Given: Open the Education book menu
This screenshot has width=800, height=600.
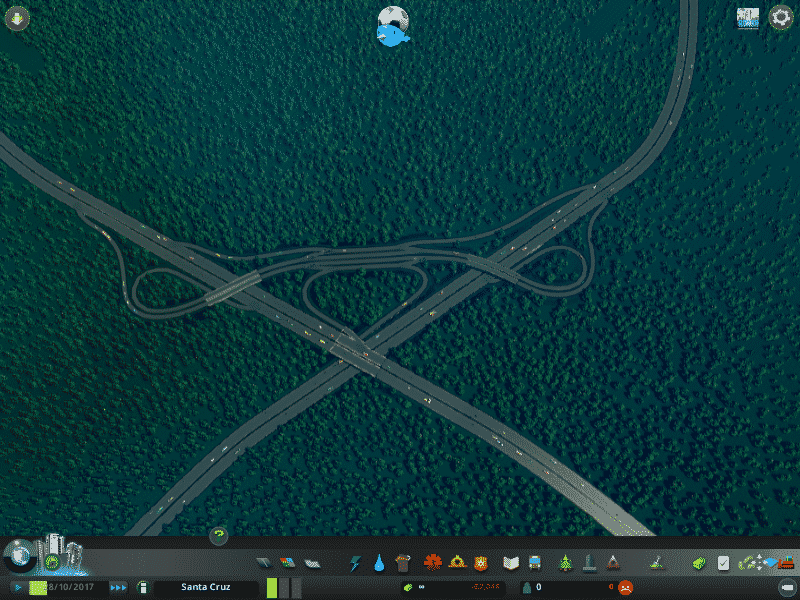Looking at the screenshot, I should click(x=511, y=563).
